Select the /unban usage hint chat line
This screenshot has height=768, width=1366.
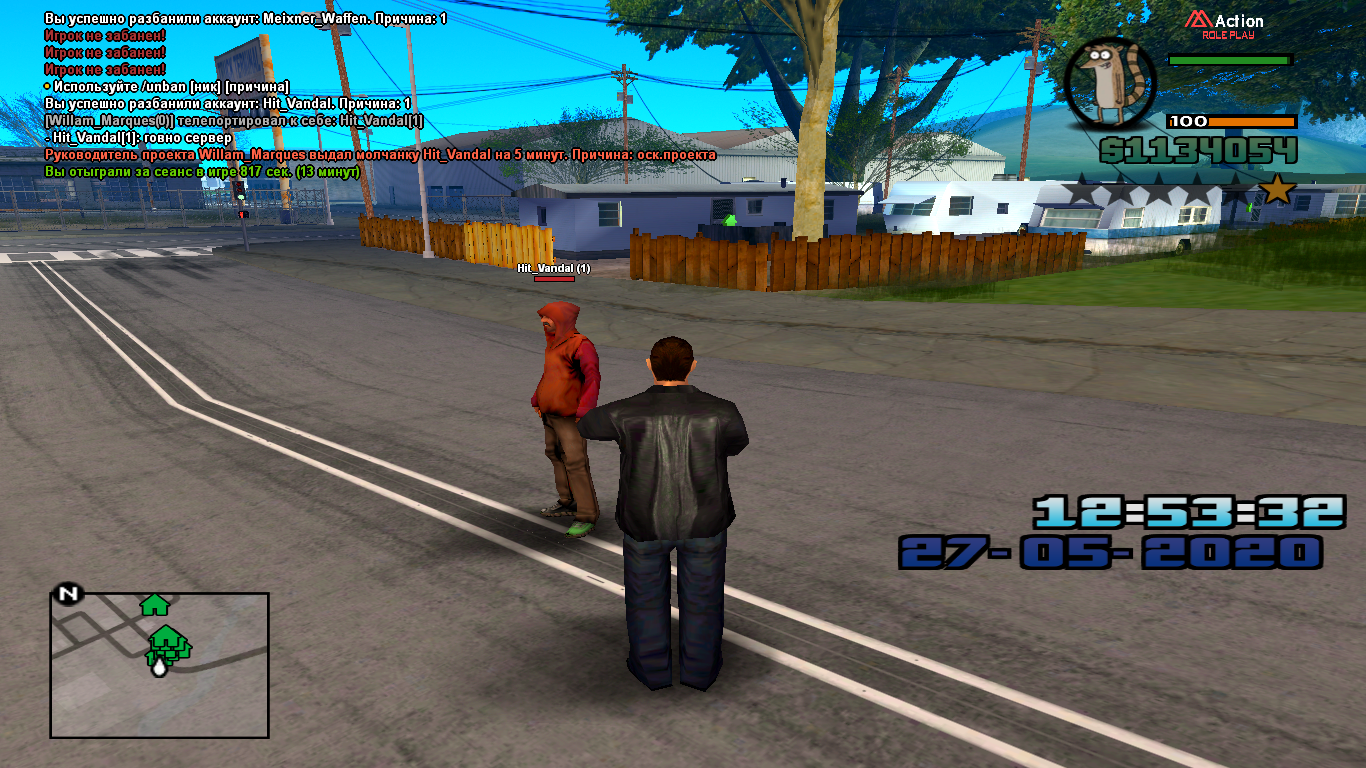coord(167,86)
